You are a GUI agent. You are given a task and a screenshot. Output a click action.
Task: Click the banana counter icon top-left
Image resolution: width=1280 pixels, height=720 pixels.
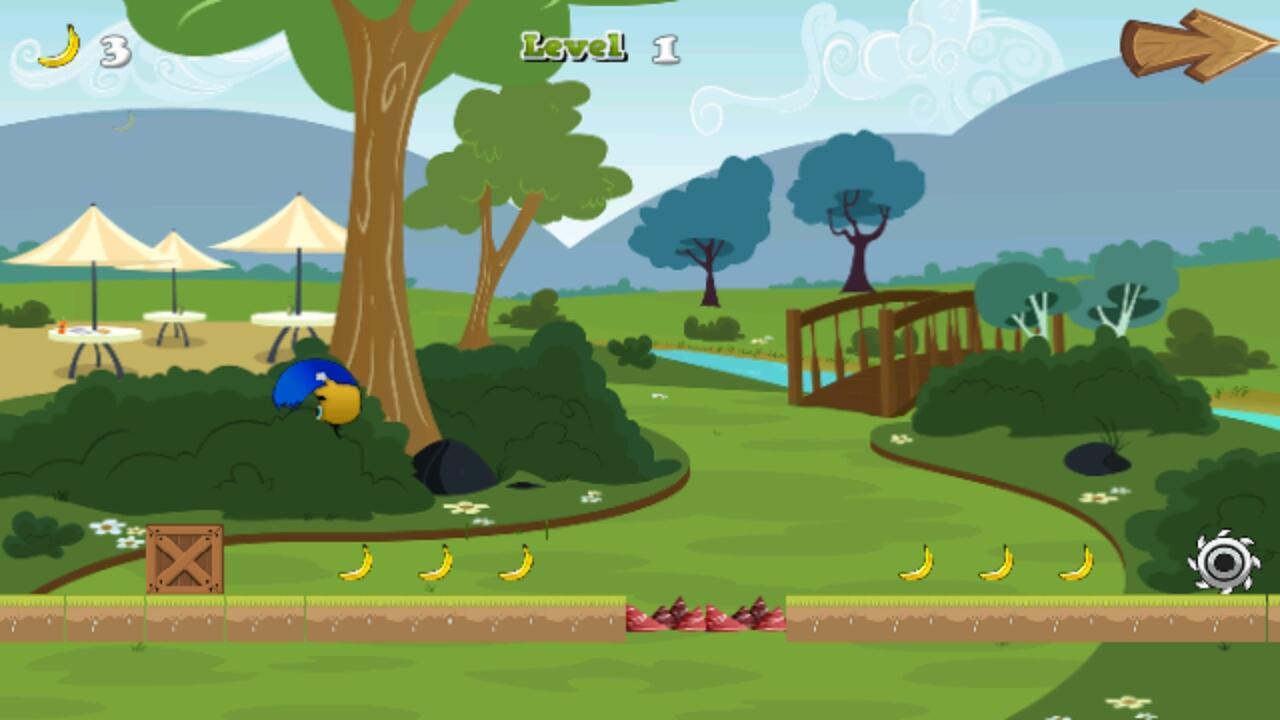(60, 45)
